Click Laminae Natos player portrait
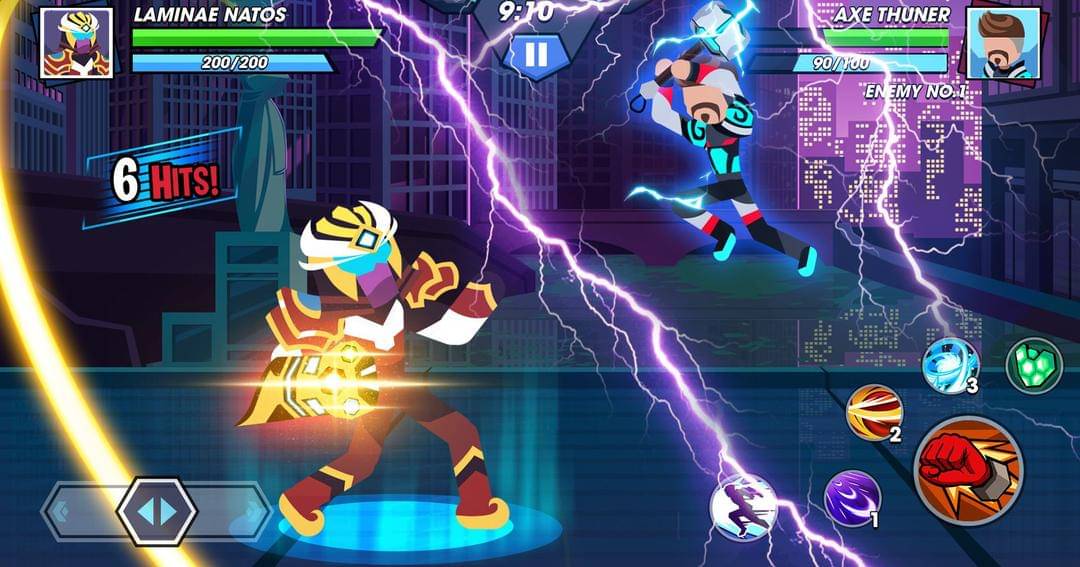The height and width of the screenshot is (567, 1080). tap(76, 43)
